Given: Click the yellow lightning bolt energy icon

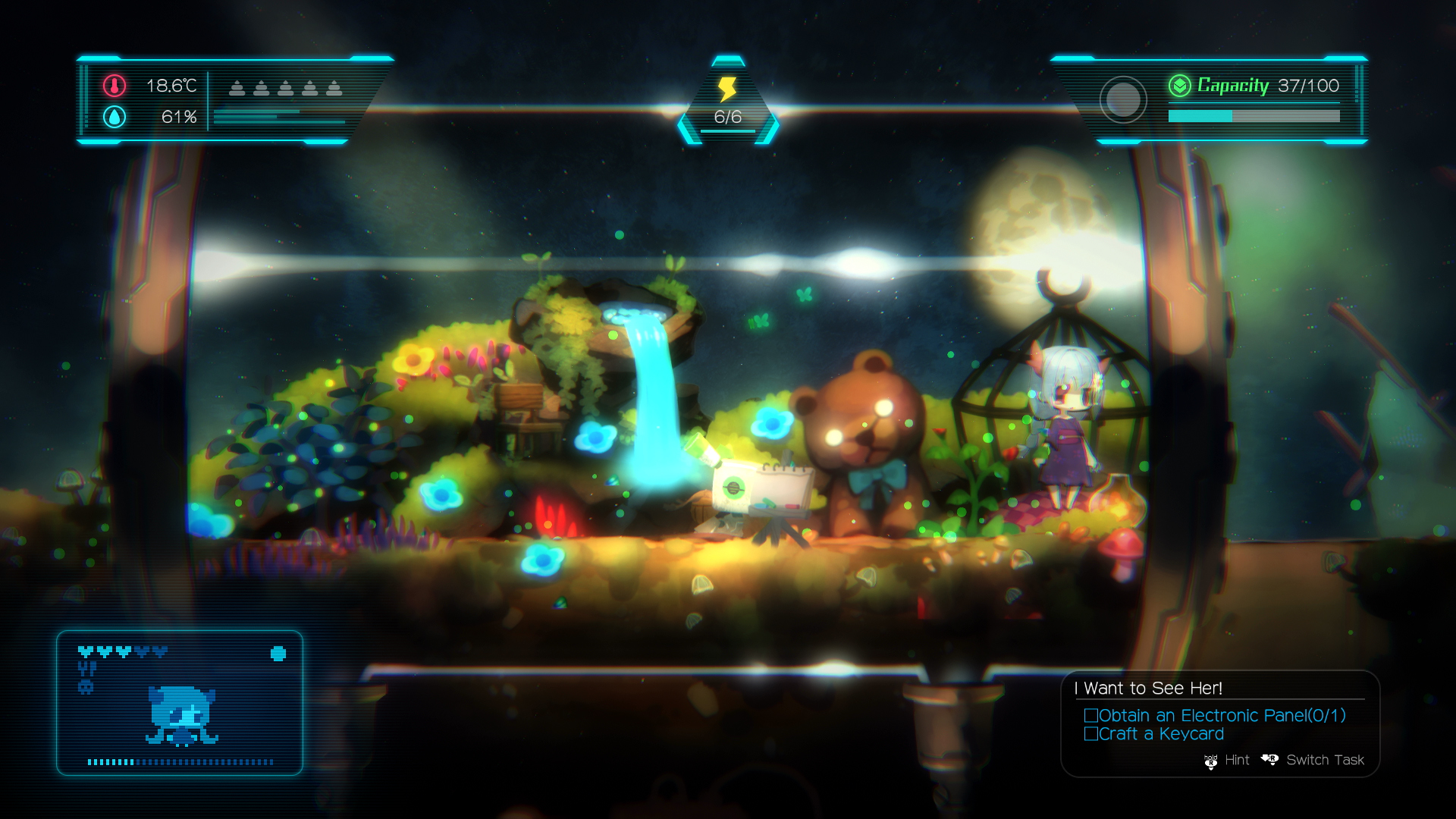Looking at the screenshot, I should coord(727,89).
